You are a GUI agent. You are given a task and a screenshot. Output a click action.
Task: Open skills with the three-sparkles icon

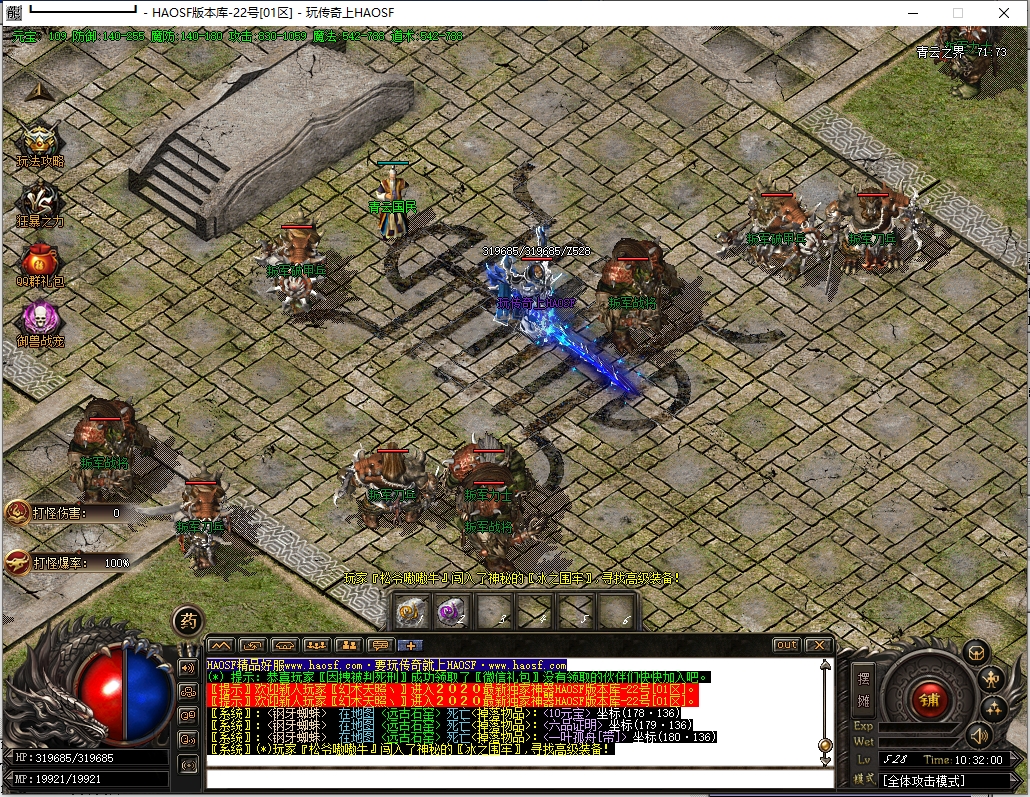993,710
